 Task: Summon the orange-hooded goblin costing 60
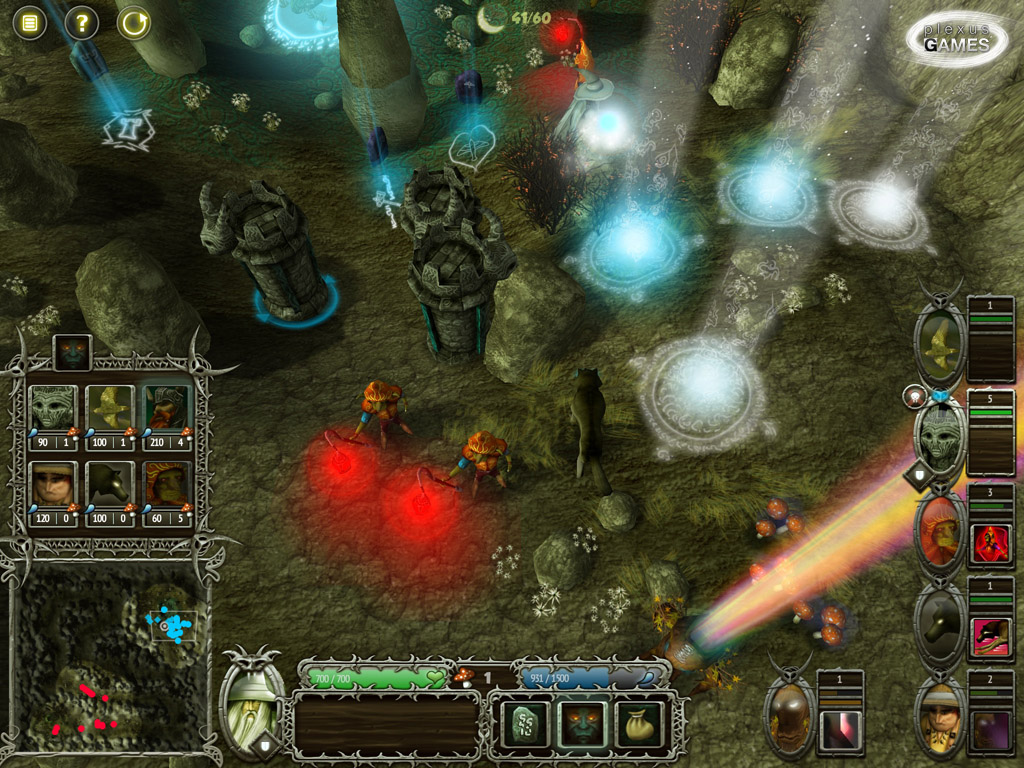pos(166,485)
